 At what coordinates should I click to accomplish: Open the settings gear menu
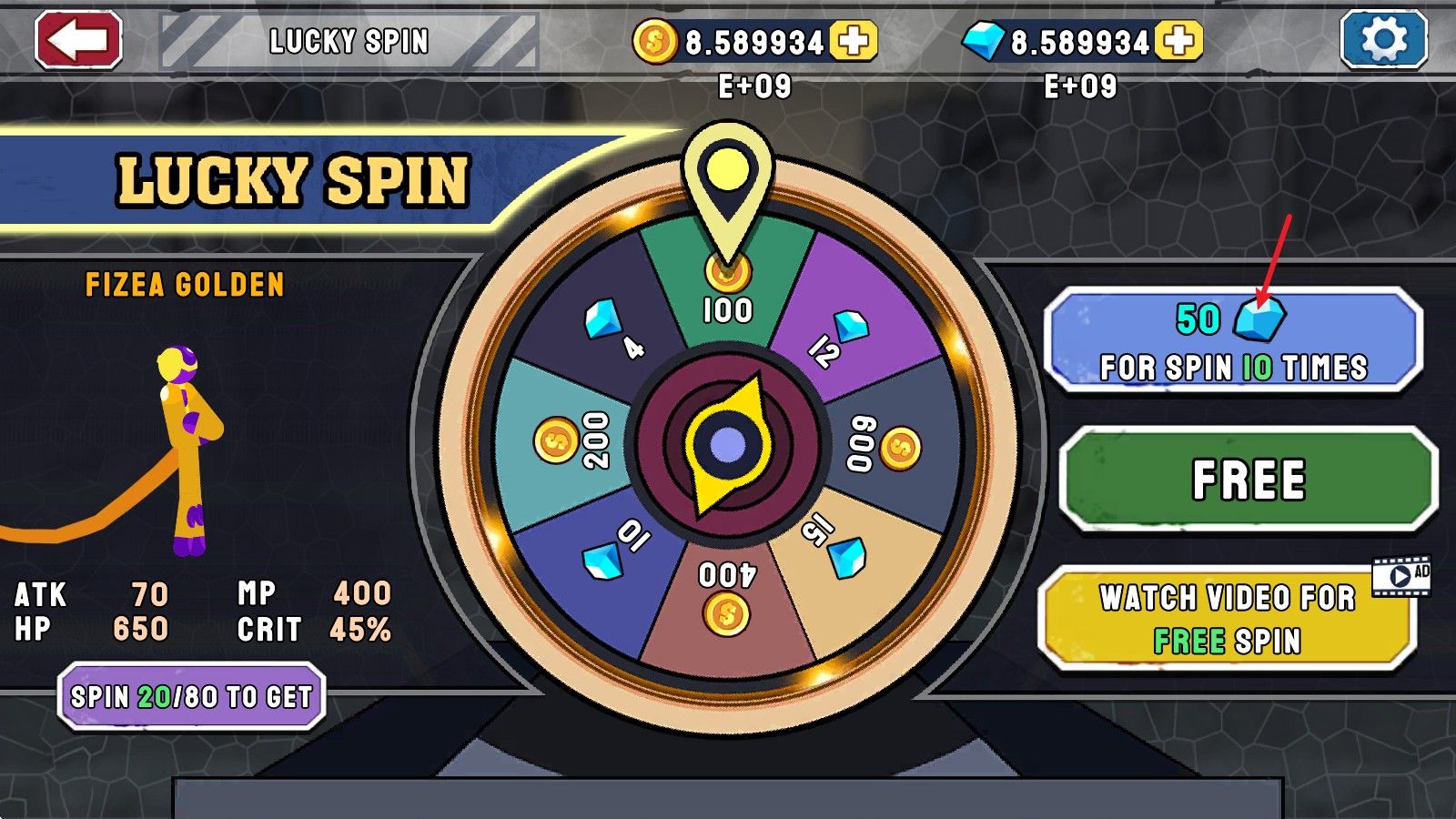click(1383, 41)
